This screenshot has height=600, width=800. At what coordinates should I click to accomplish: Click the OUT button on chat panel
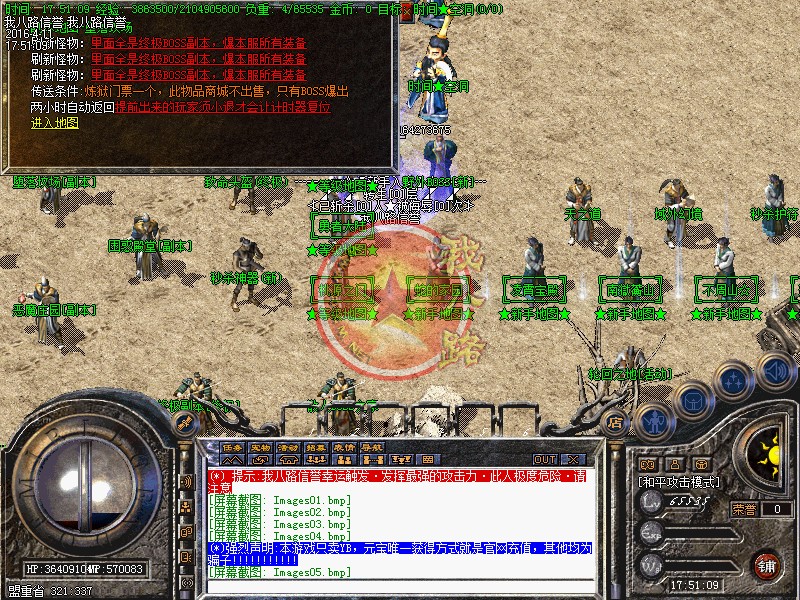pyautogui.click(x=545, y=459)
